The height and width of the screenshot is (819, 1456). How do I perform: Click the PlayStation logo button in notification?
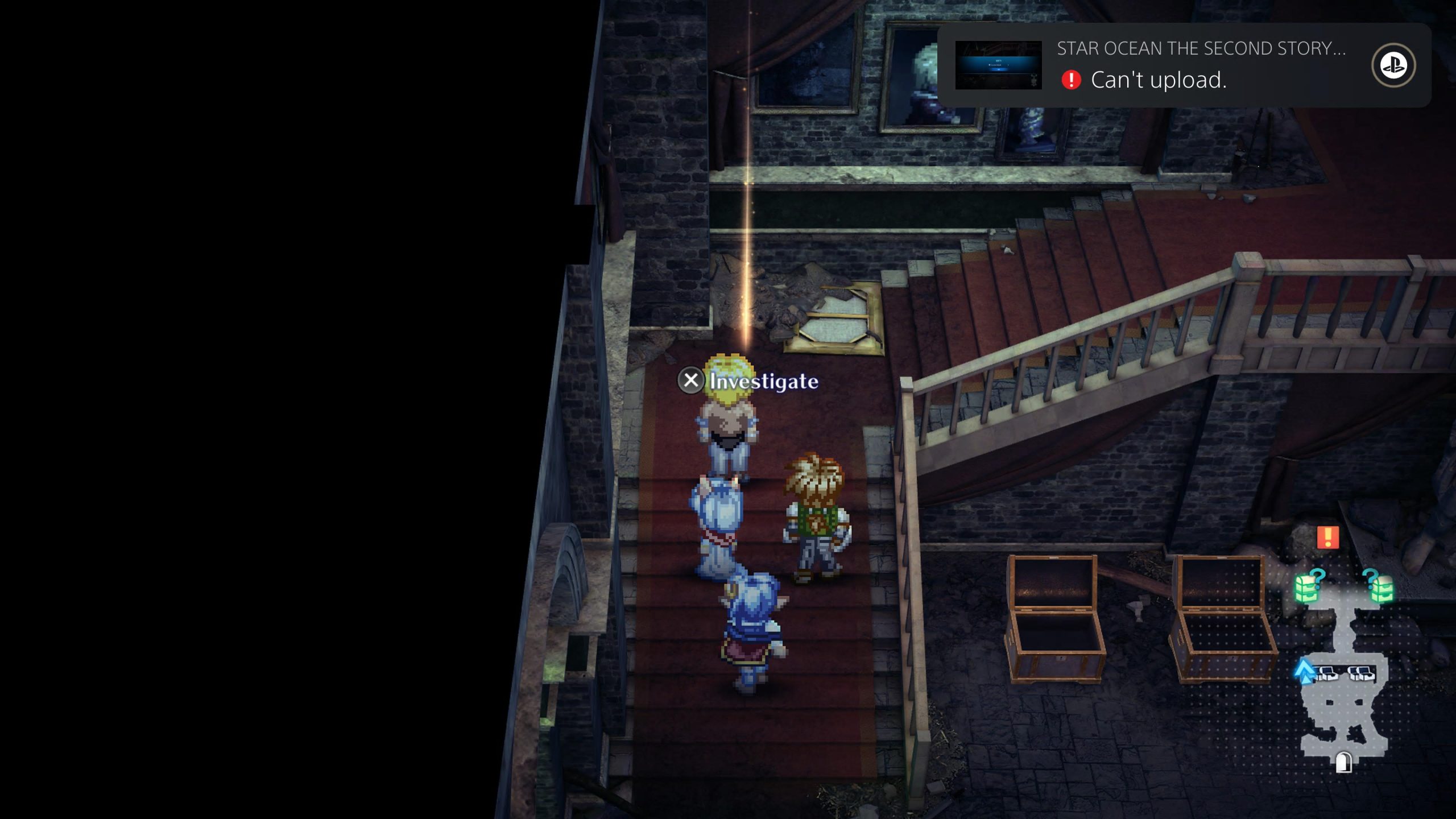(x=1393, y=65)
